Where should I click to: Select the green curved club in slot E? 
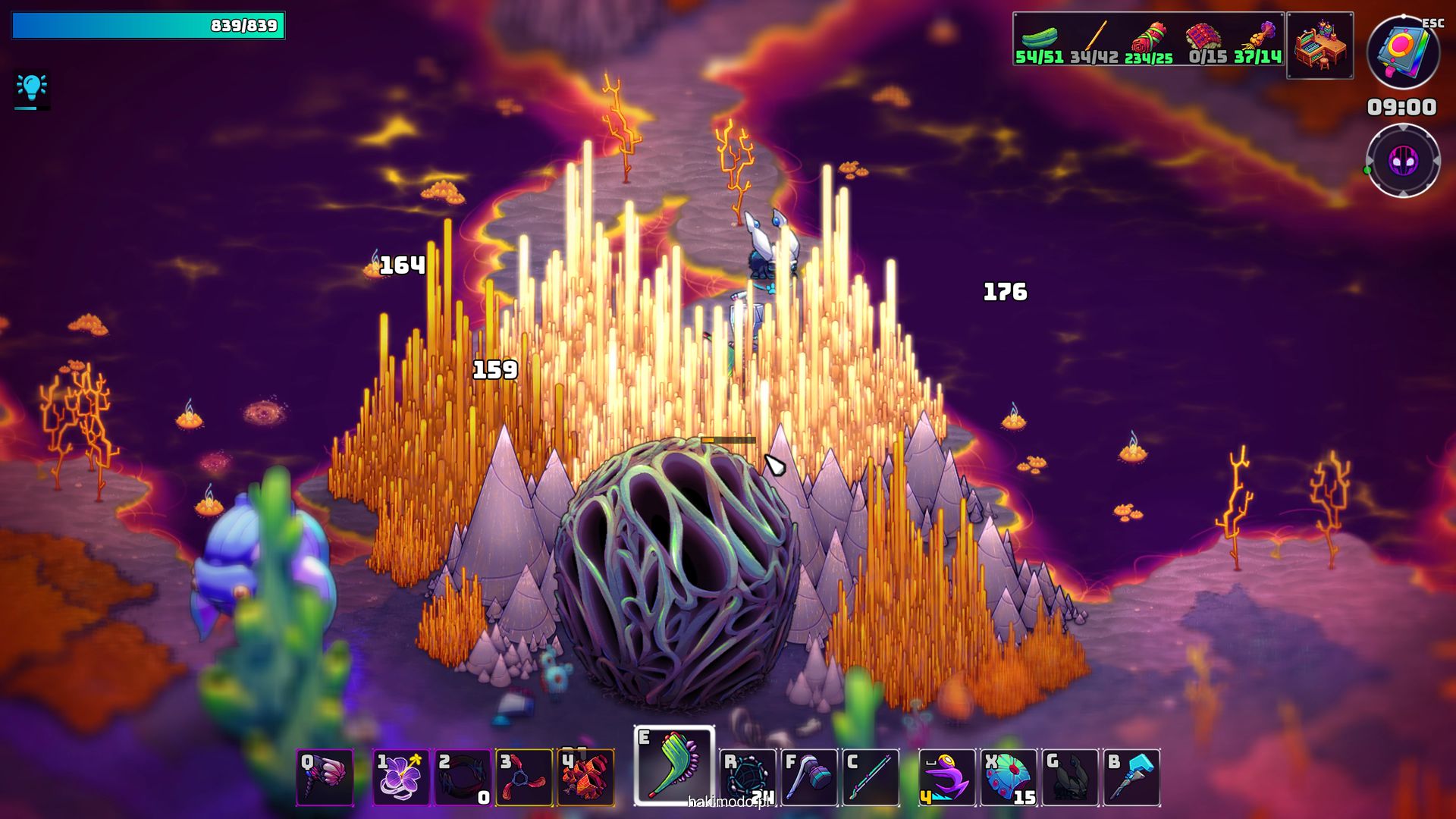tap(674, 765)
